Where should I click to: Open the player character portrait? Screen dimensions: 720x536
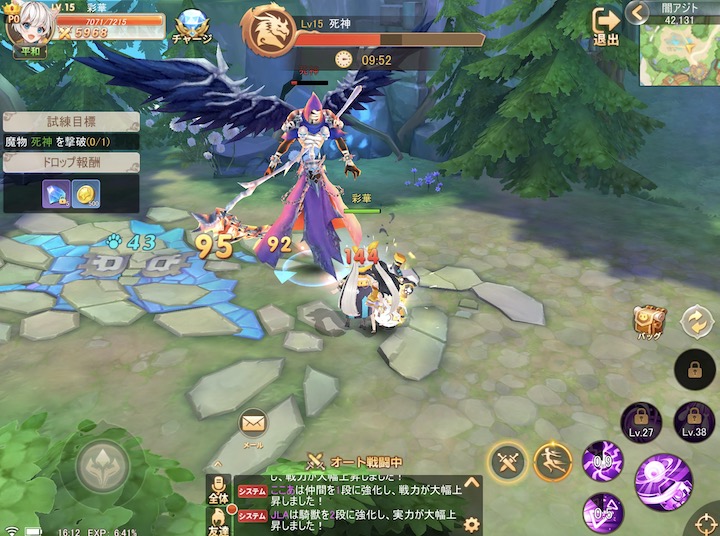(x=24, y=20)
